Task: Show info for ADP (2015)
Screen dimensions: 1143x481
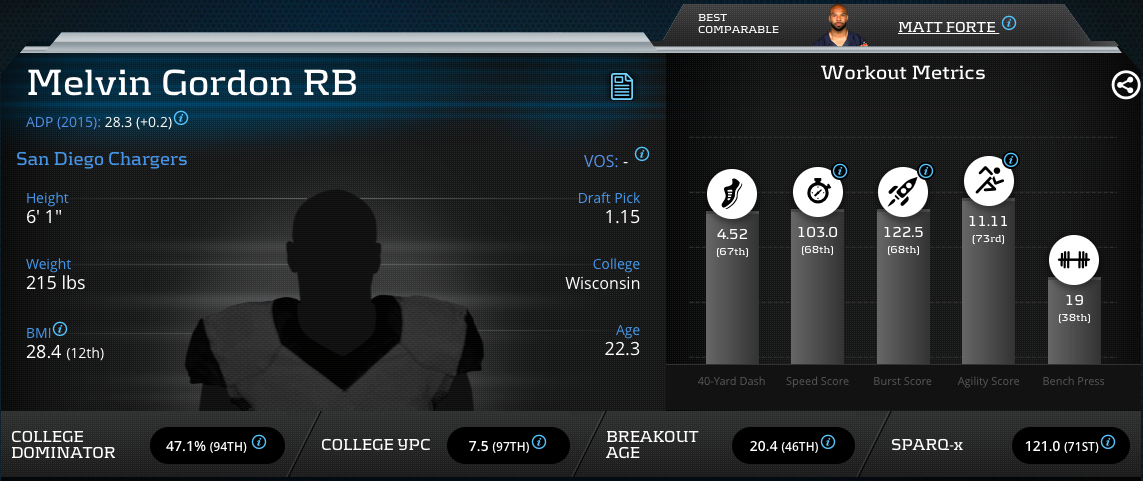Action: pyautogui.click(x=181, y=118)
